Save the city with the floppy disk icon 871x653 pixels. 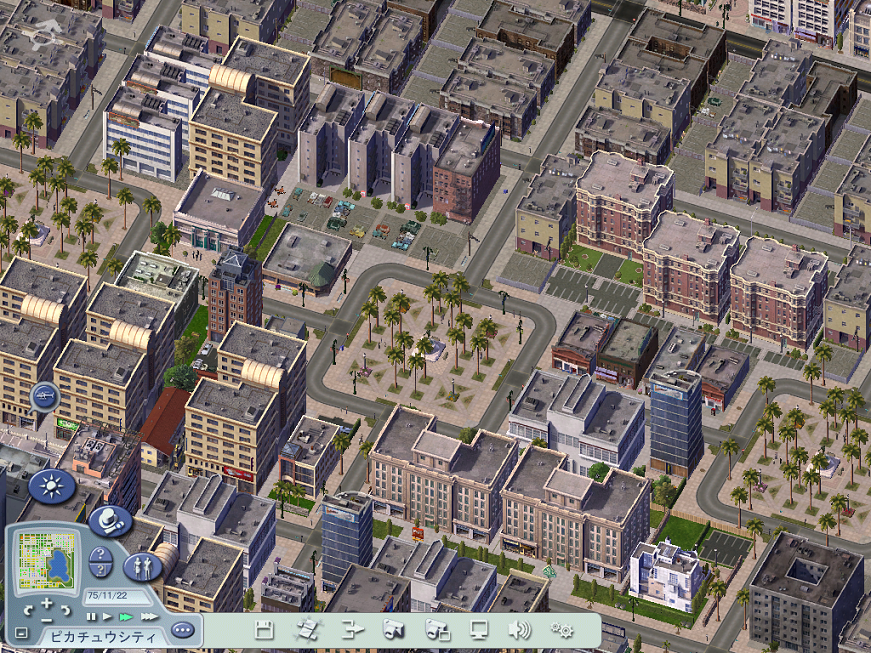(265, 629)
